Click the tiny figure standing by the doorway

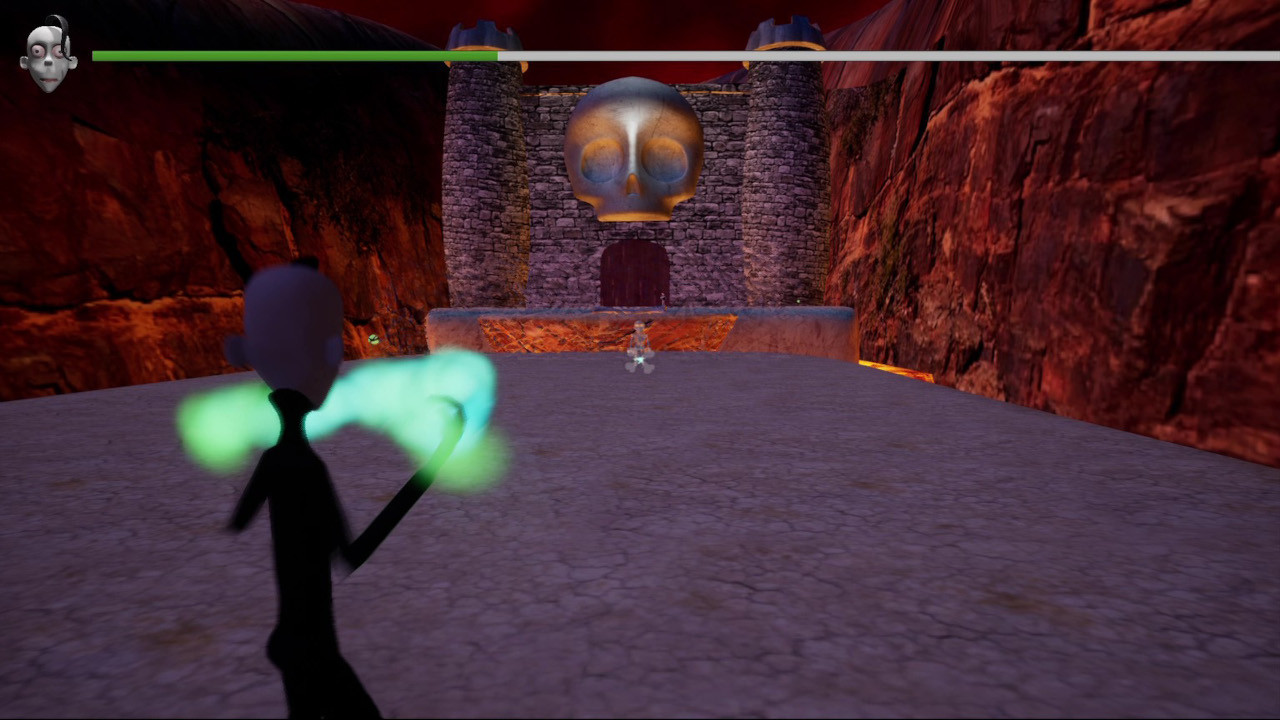pyautogui.click(x=661, y=297)
